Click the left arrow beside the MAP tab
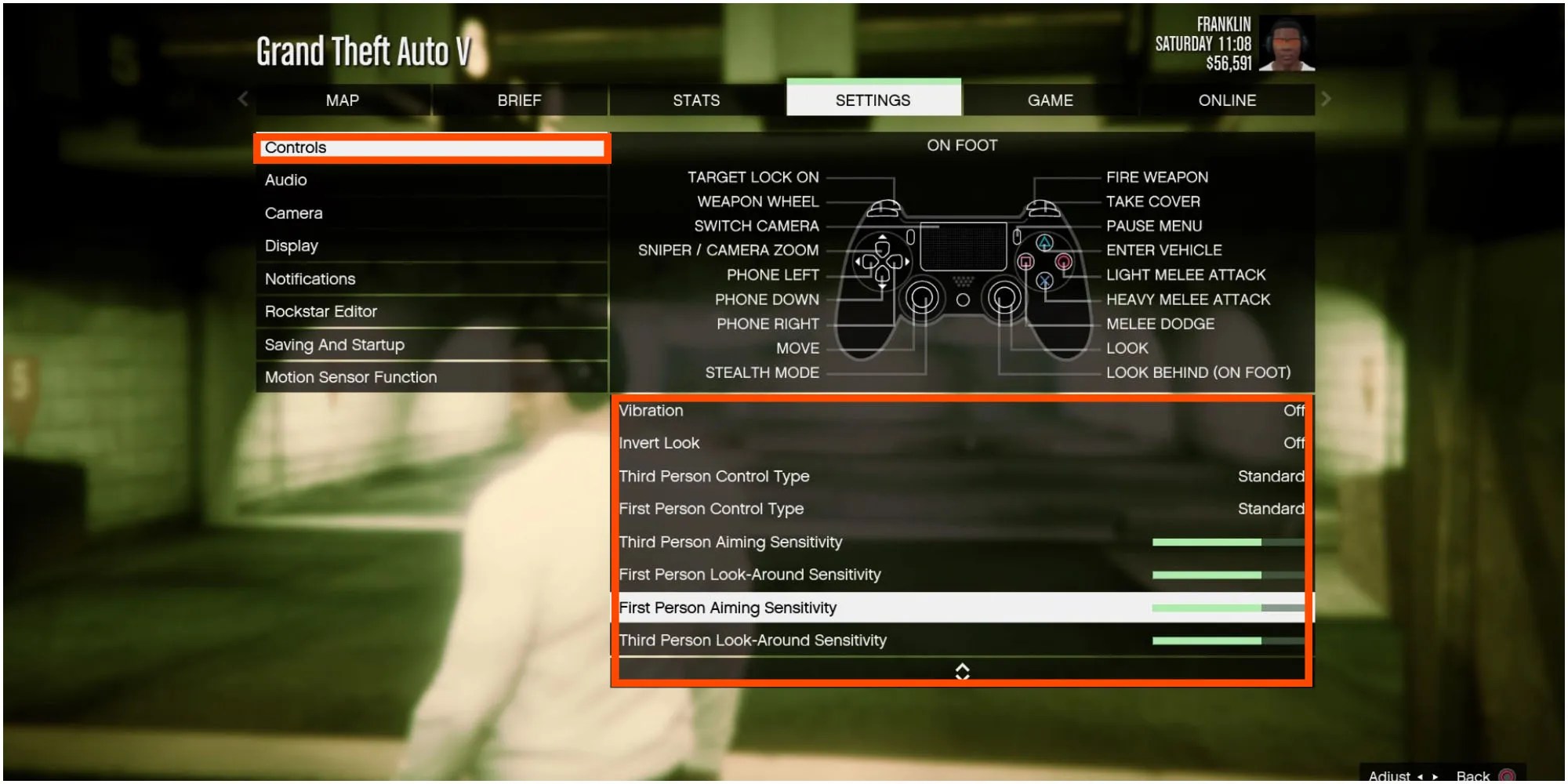This screenshot has height=784, width=1568. tap(242, 100)
